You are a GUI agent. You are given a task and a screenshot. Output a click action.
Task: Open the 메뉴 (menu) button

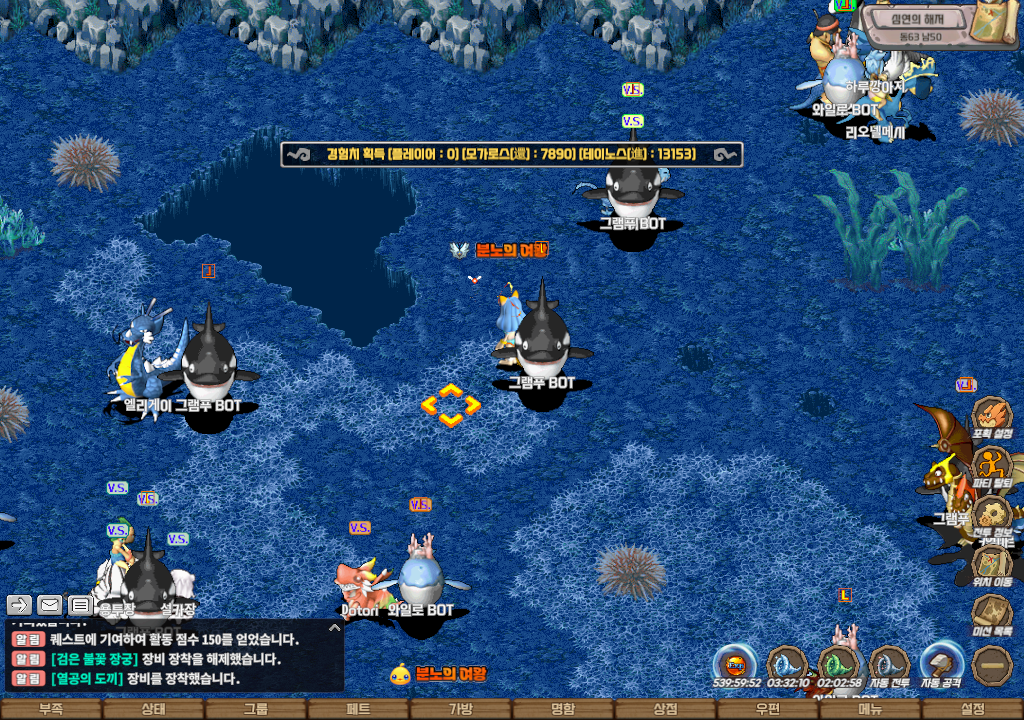click(870, 709)
